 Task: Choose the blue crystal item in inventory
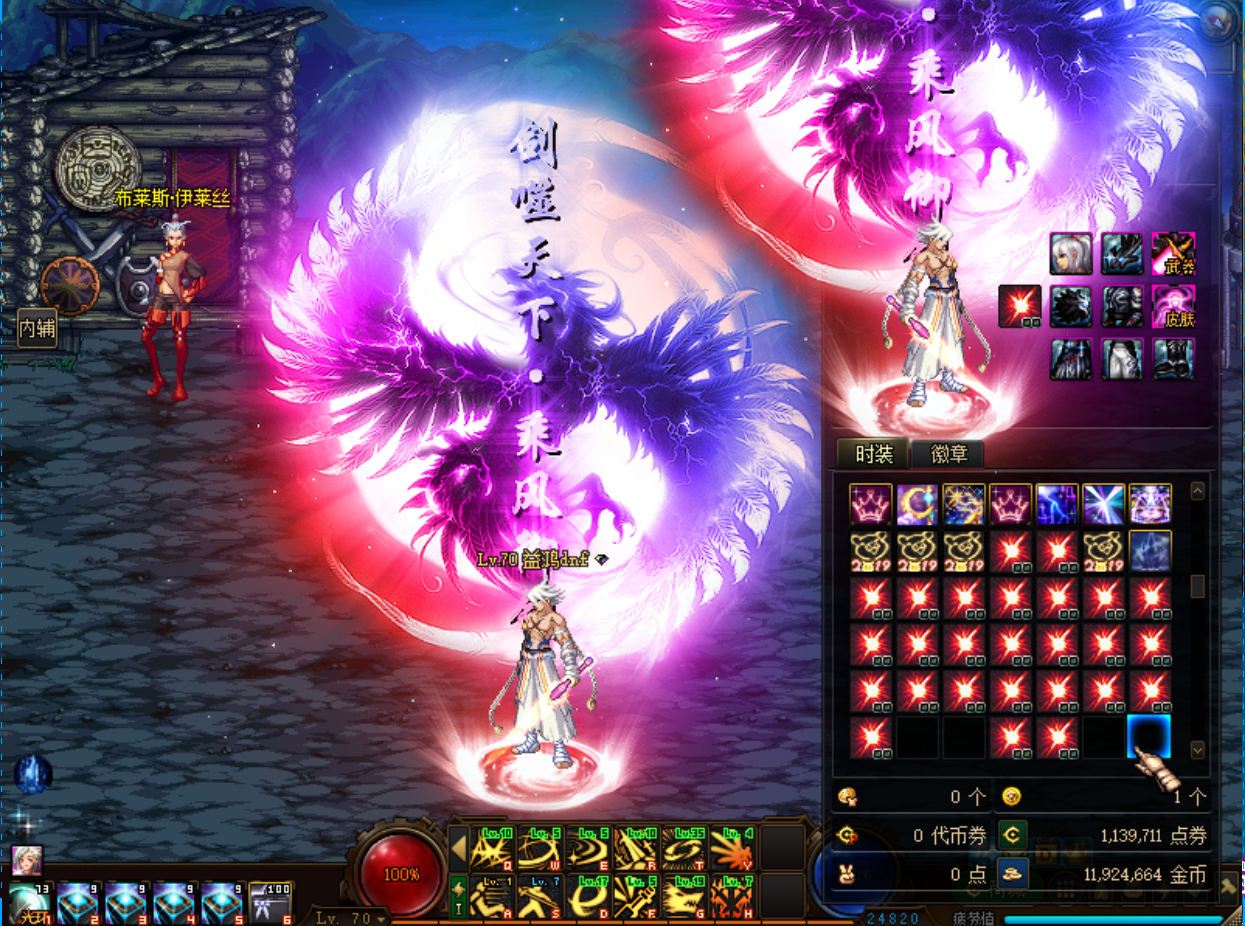point(1149,551)
